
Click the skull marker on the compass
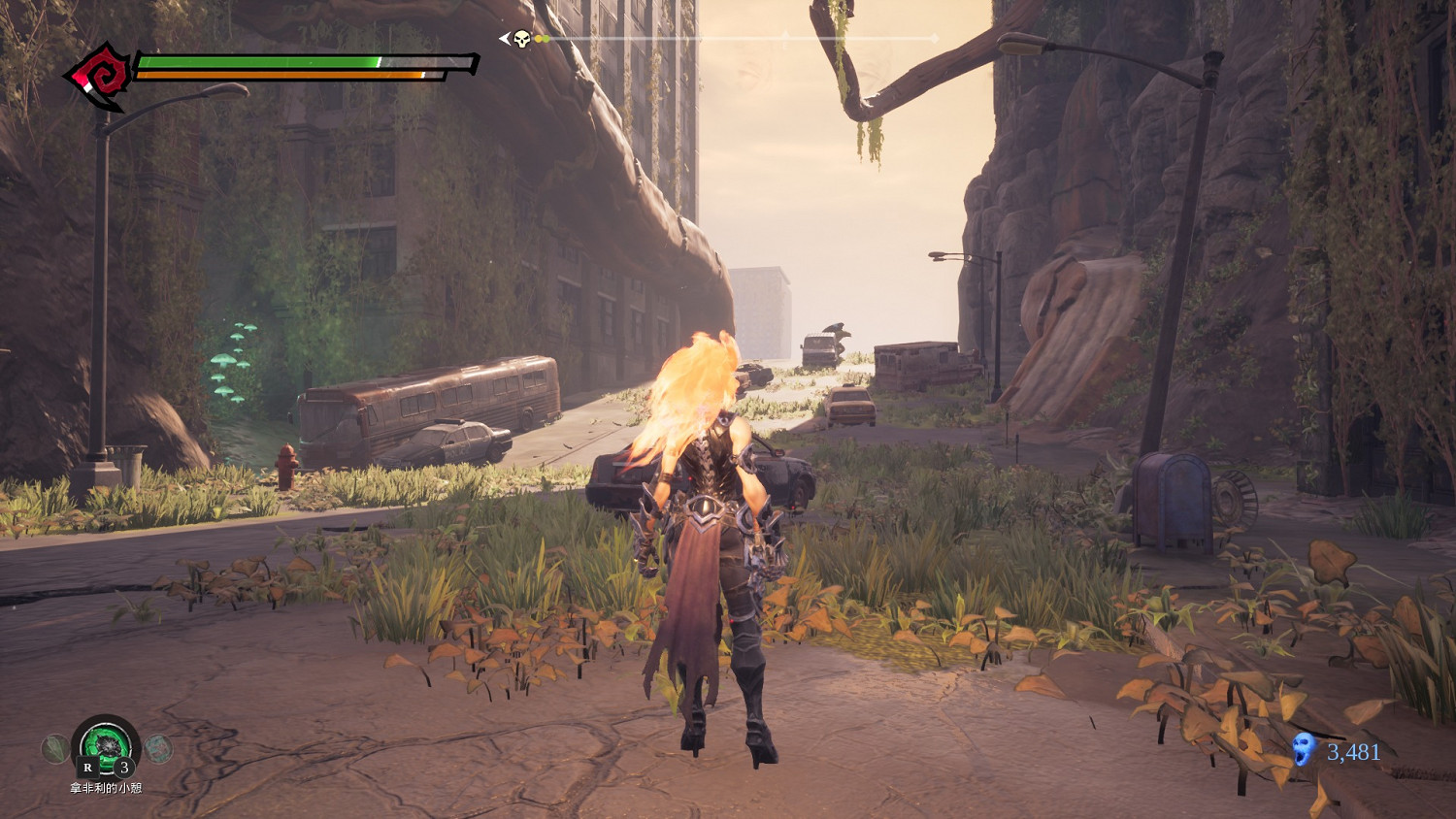[521, 39]
